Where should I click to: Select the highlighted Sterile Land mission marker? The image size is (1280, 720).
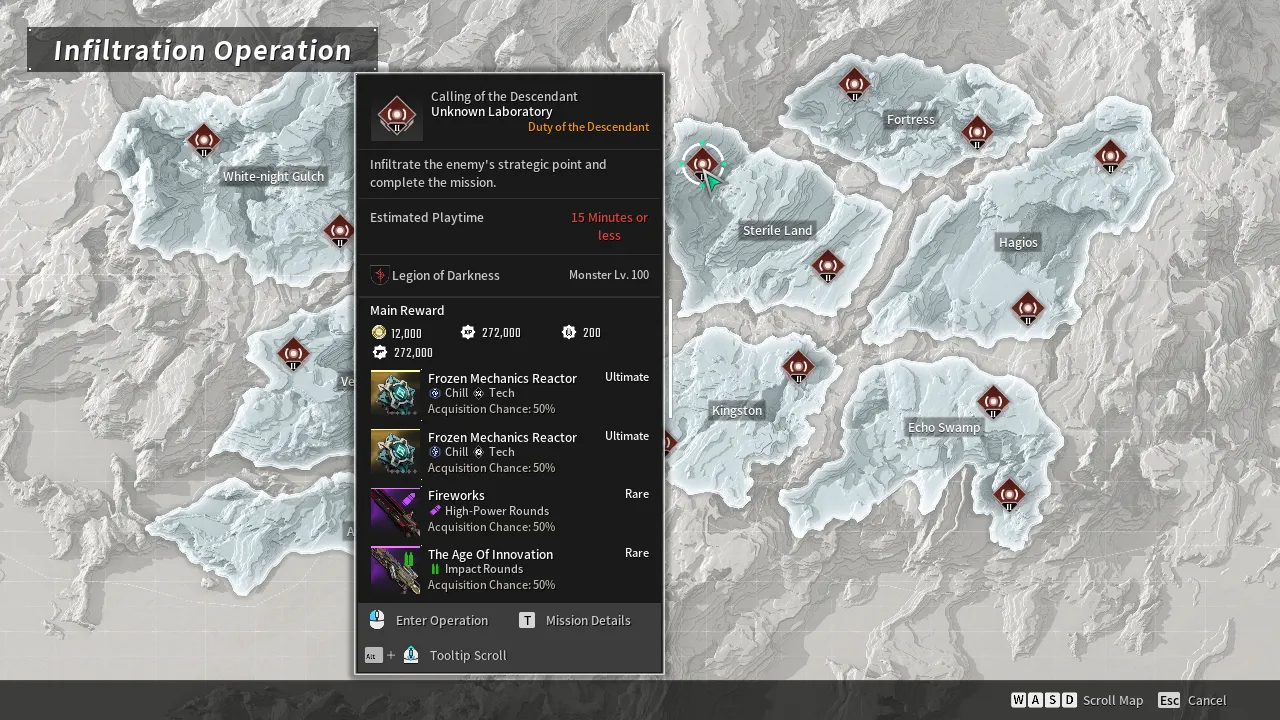point(703,164)
